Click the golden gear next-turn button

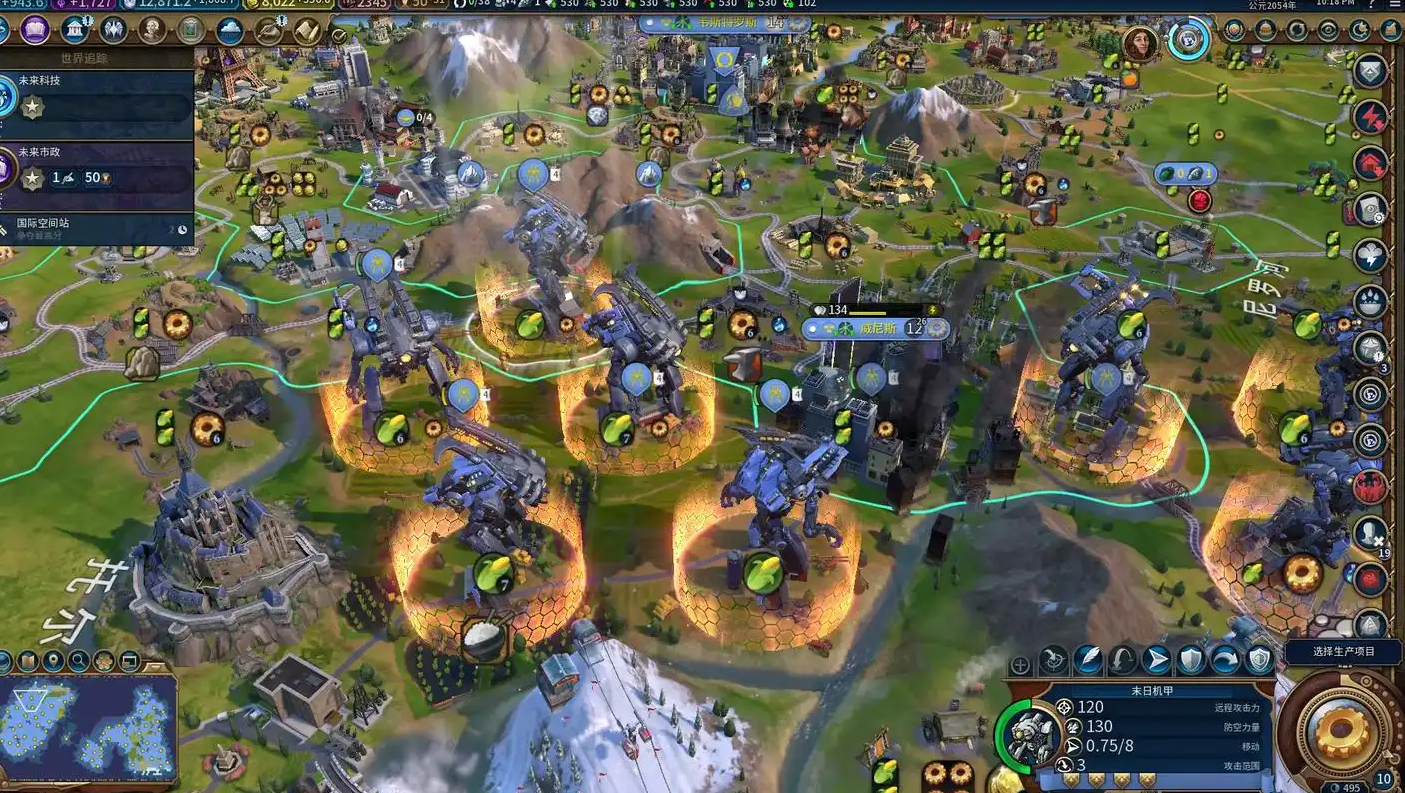[1341, 733]
